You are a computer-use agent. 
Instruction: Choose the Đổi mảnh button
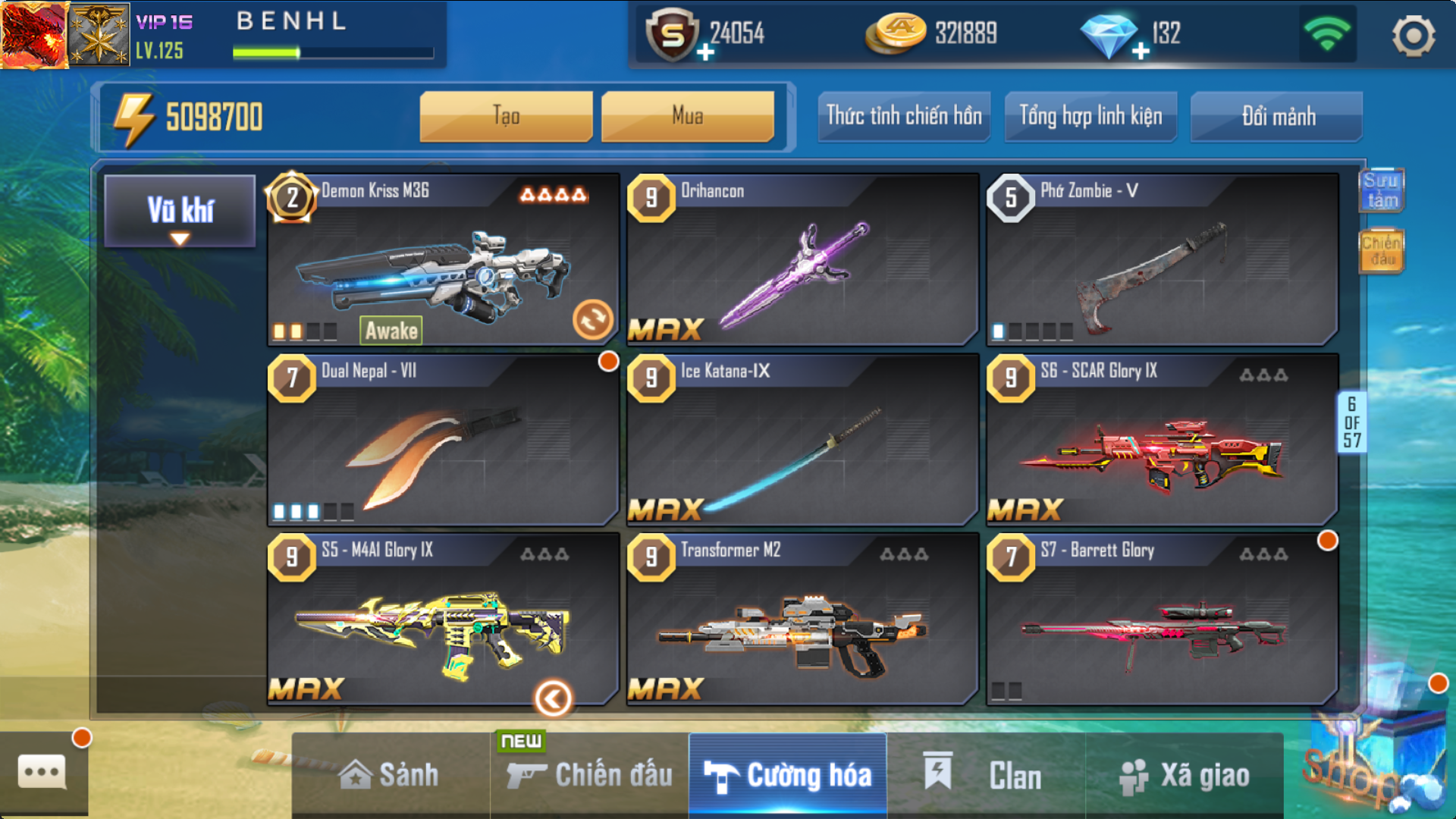point(1277,116)
